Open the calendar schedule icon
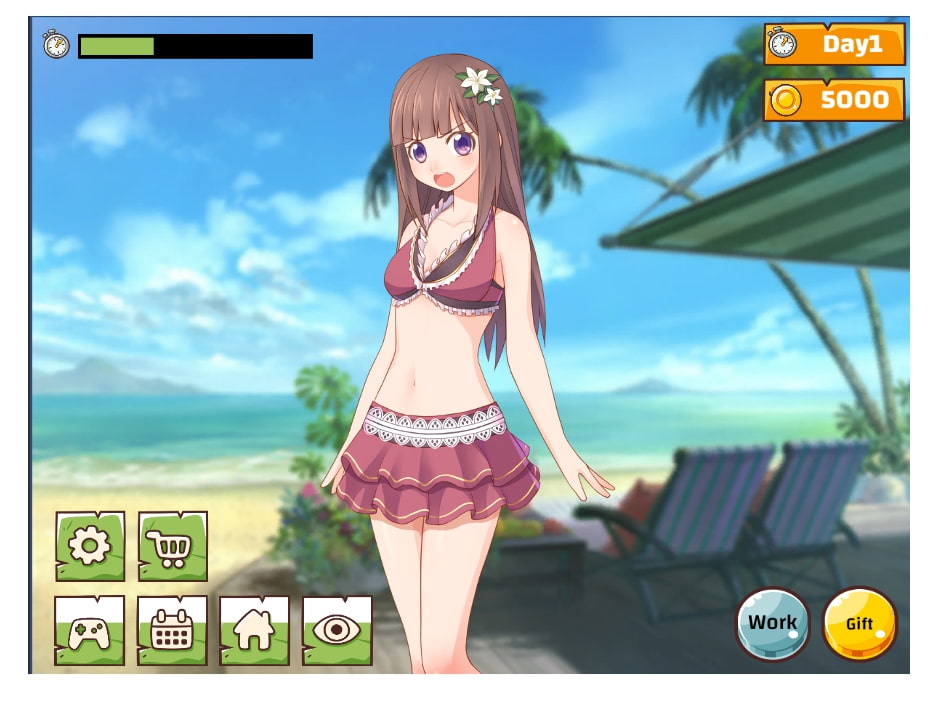944x708 pixels. [x=172, y=630]
